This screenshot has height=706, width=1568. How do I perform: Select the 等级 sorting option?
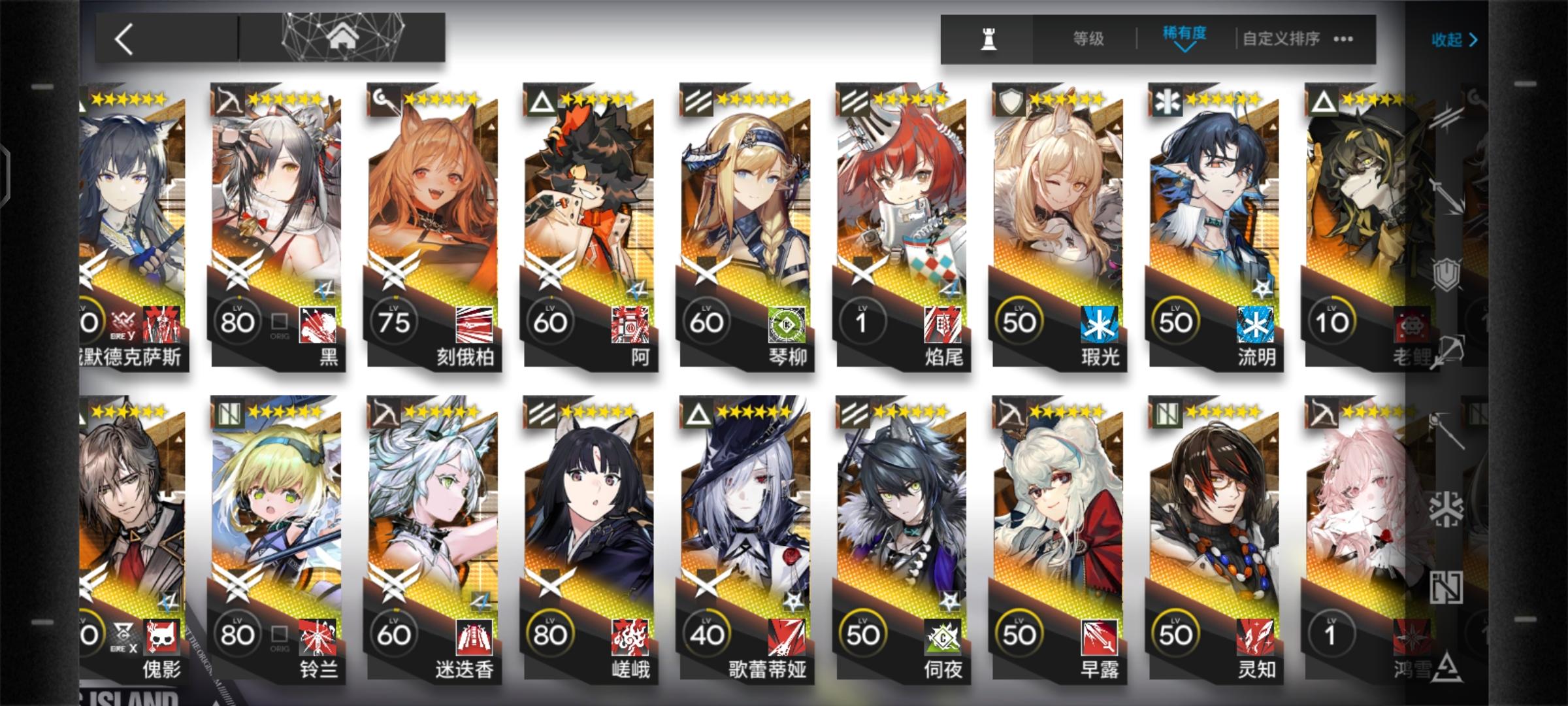point(1088,38)
